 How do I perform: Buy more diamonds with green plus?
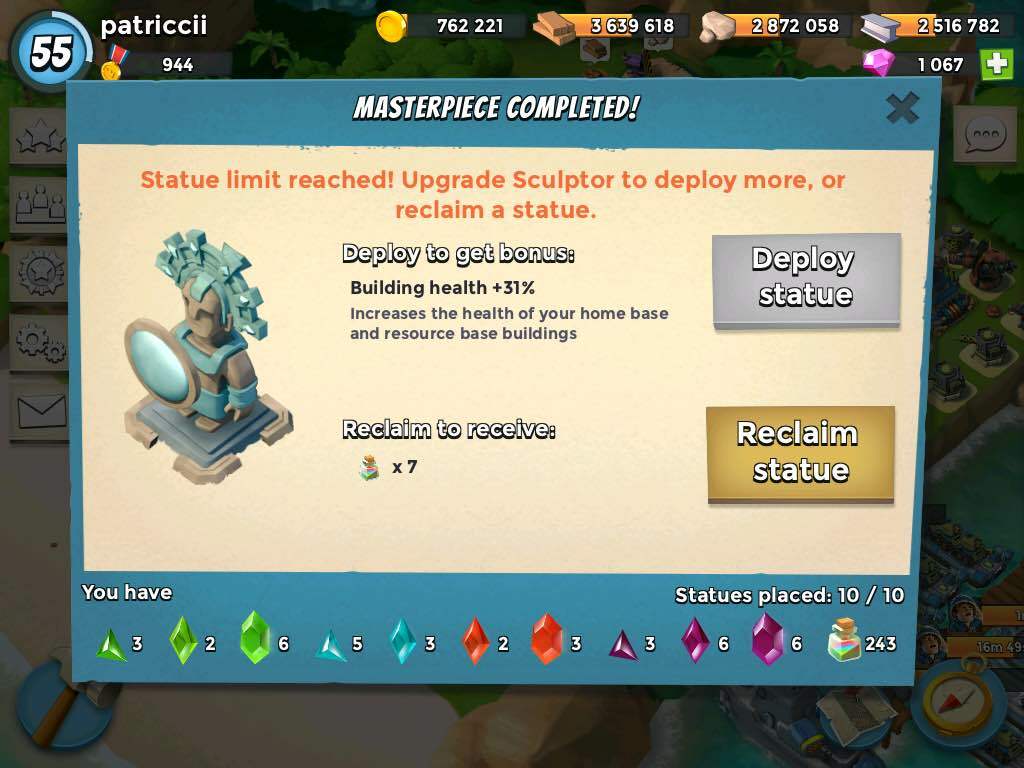(996, 64)
